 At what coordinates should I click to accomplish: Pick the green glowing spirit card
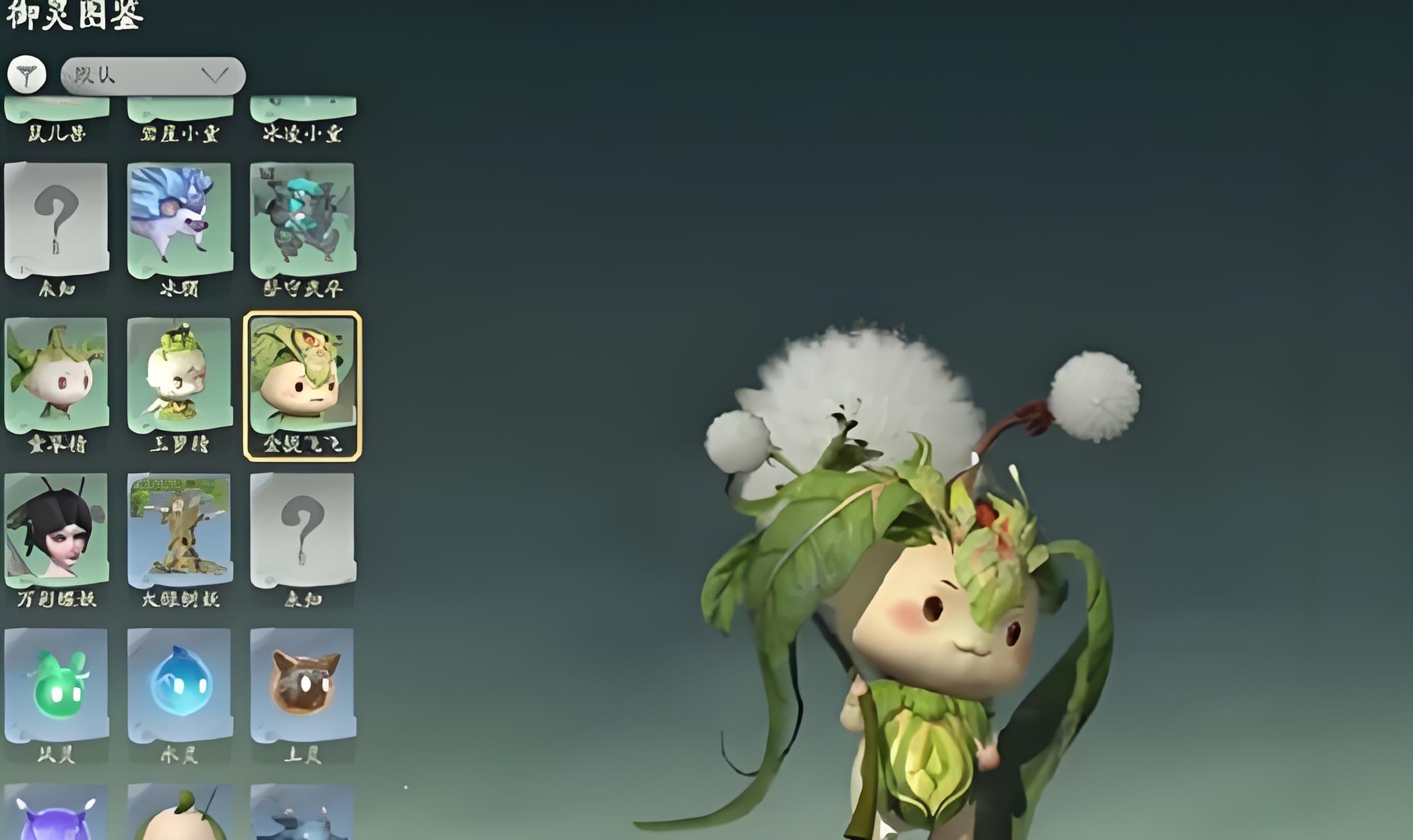(57, 686)
